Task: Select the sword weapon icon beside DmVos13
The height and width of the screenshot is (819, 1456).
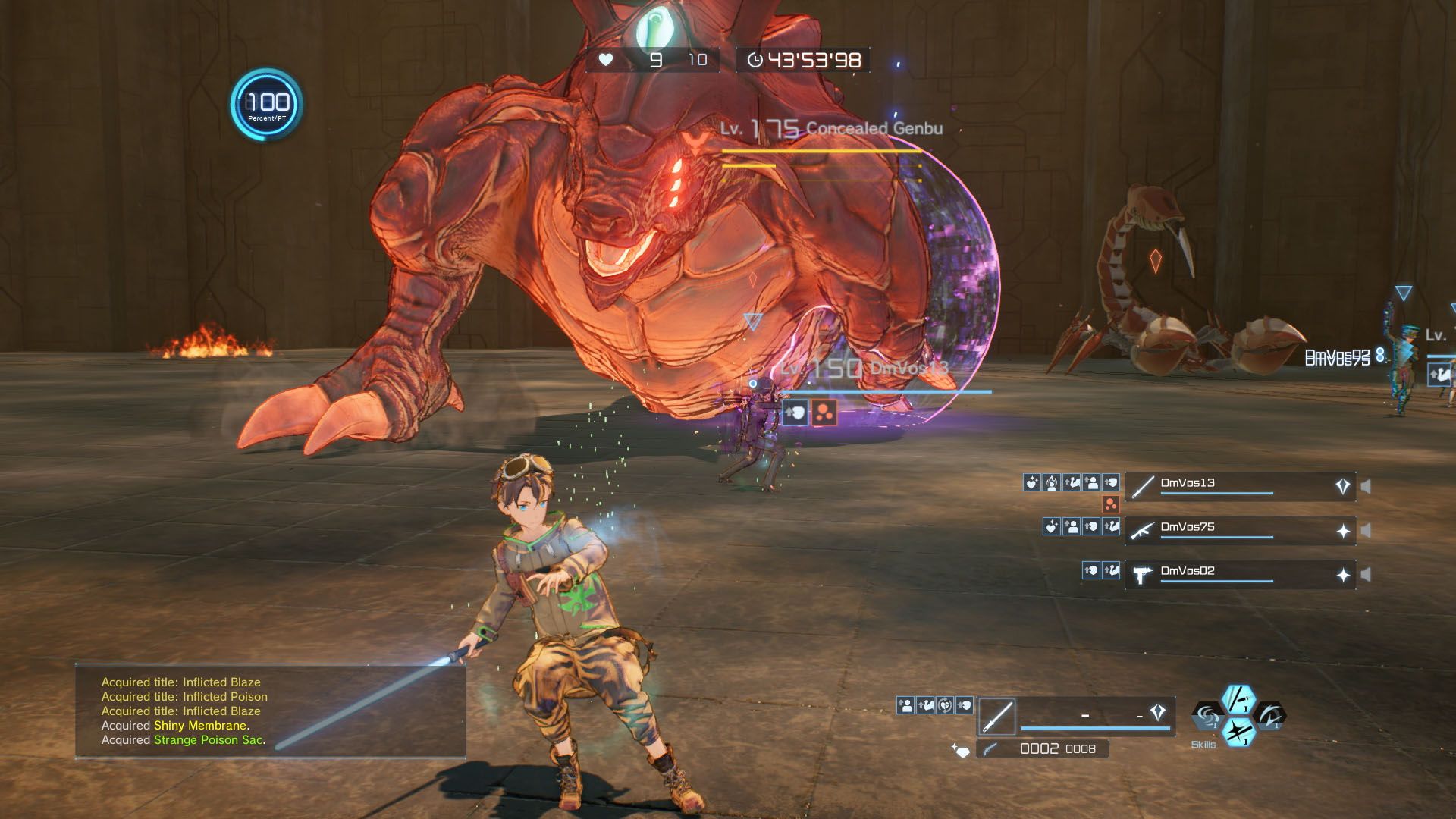Action: point(1142,486)
